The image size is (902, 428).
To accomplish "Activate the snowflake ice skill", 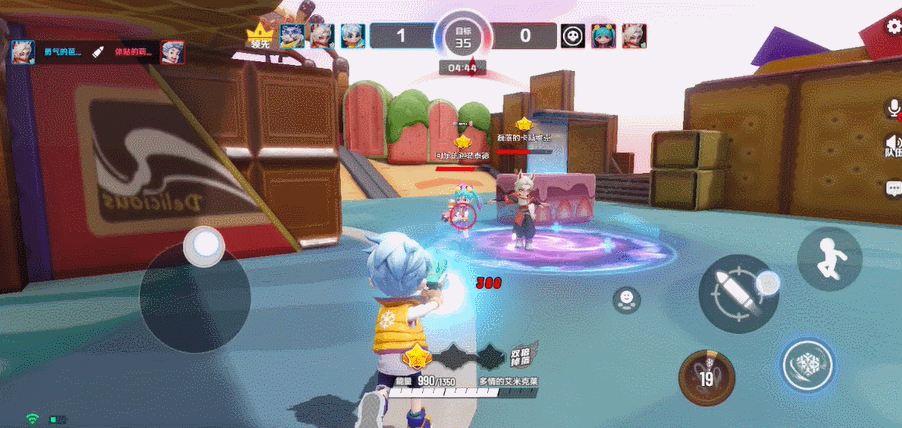I will tap(808, 366).
